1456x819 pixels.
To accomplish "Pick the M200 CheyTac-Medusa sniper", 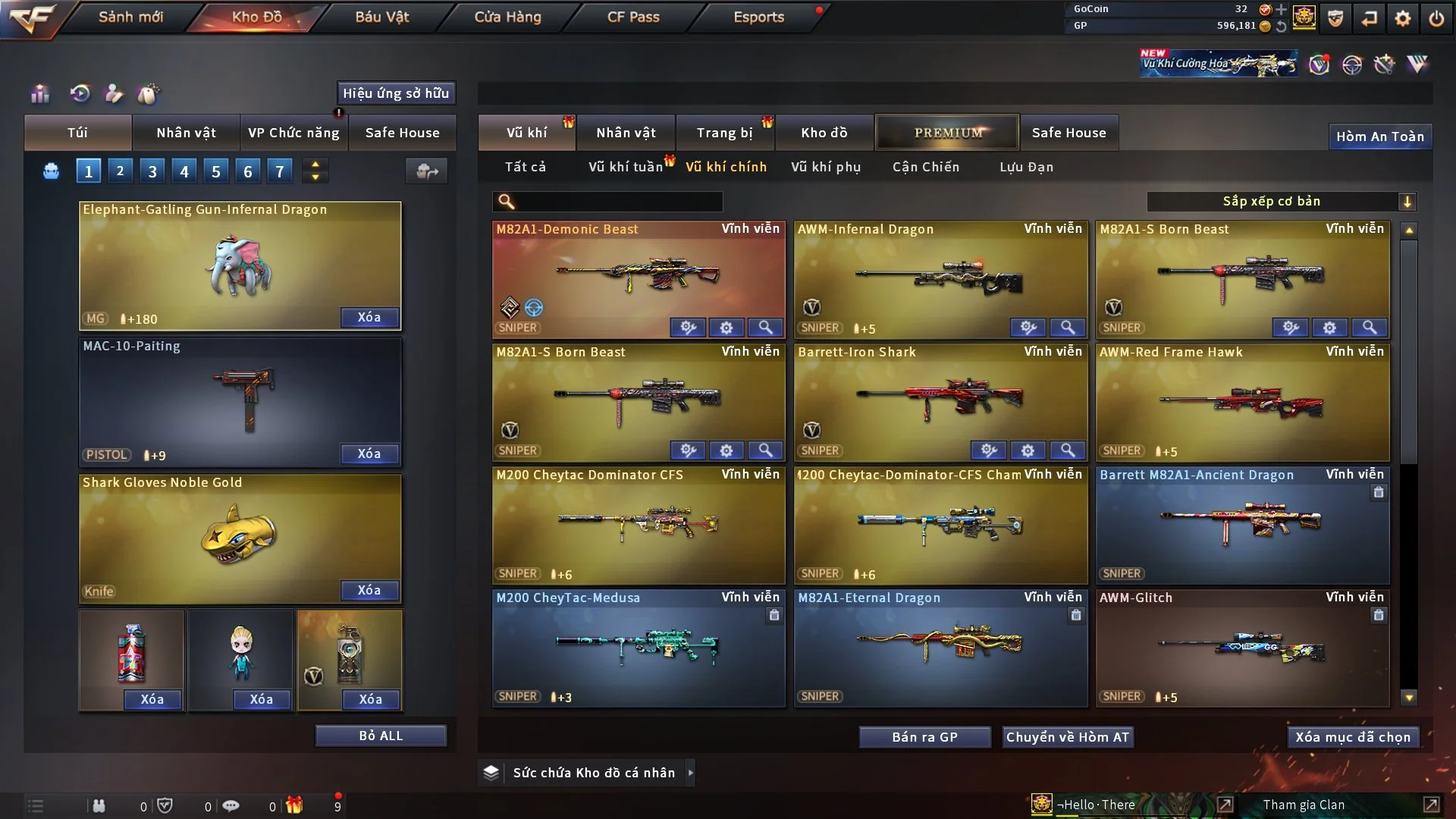I will click(638, 647).
